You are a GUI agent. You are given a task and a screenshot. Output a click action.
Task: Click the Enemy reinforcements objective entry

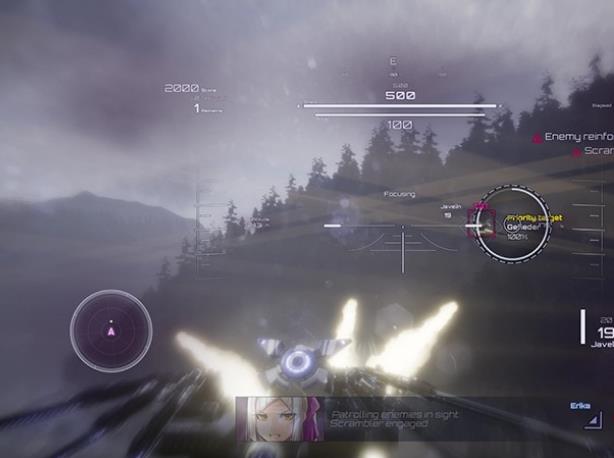coord(576,136)
